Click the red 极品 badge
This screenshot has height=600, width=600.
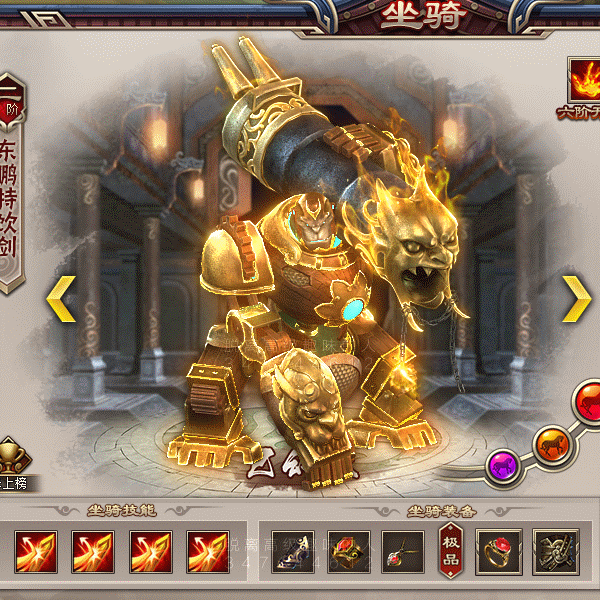(x=451, y=551)
